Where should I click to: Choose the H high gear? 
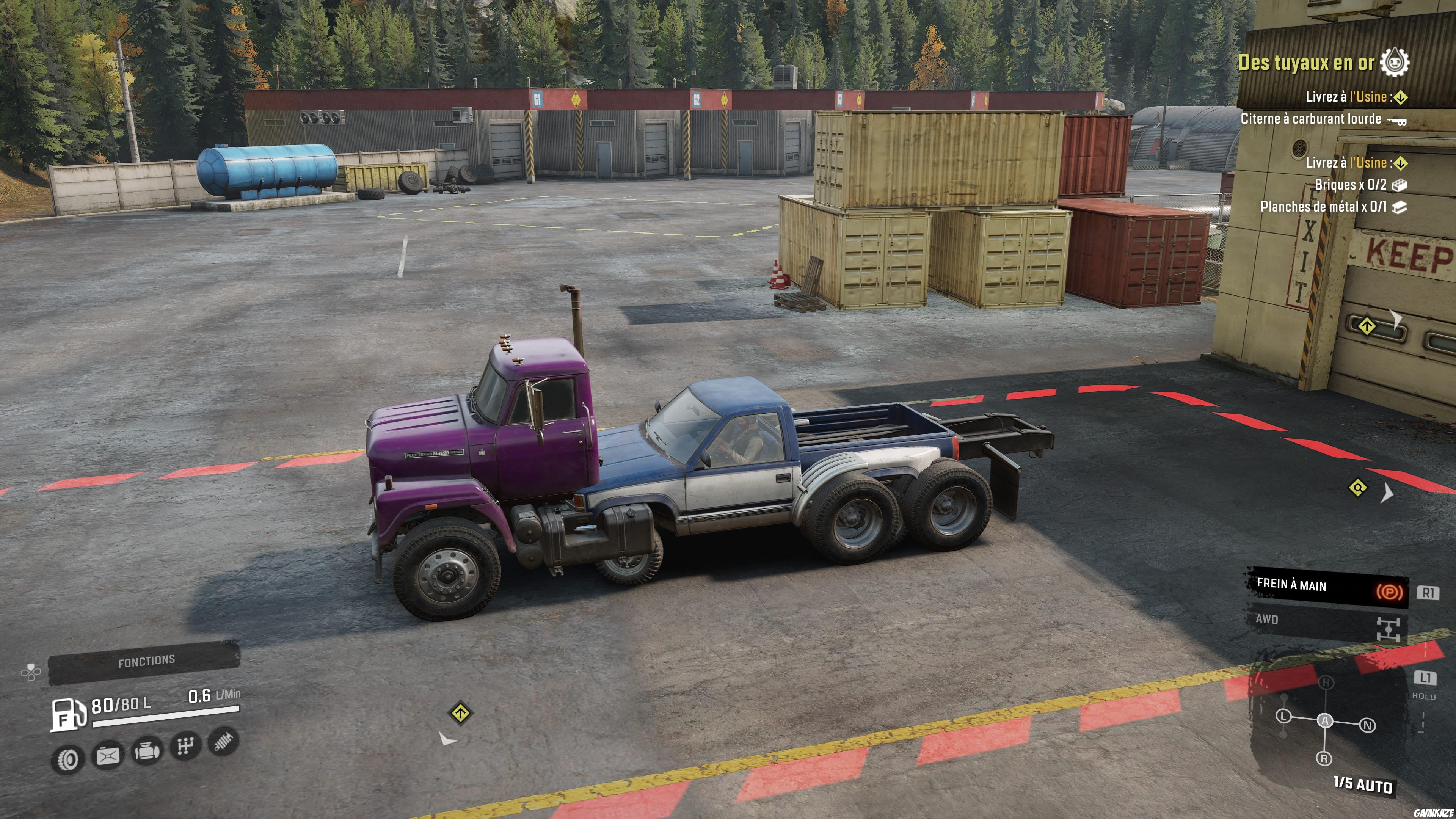tap(1326, 683)
